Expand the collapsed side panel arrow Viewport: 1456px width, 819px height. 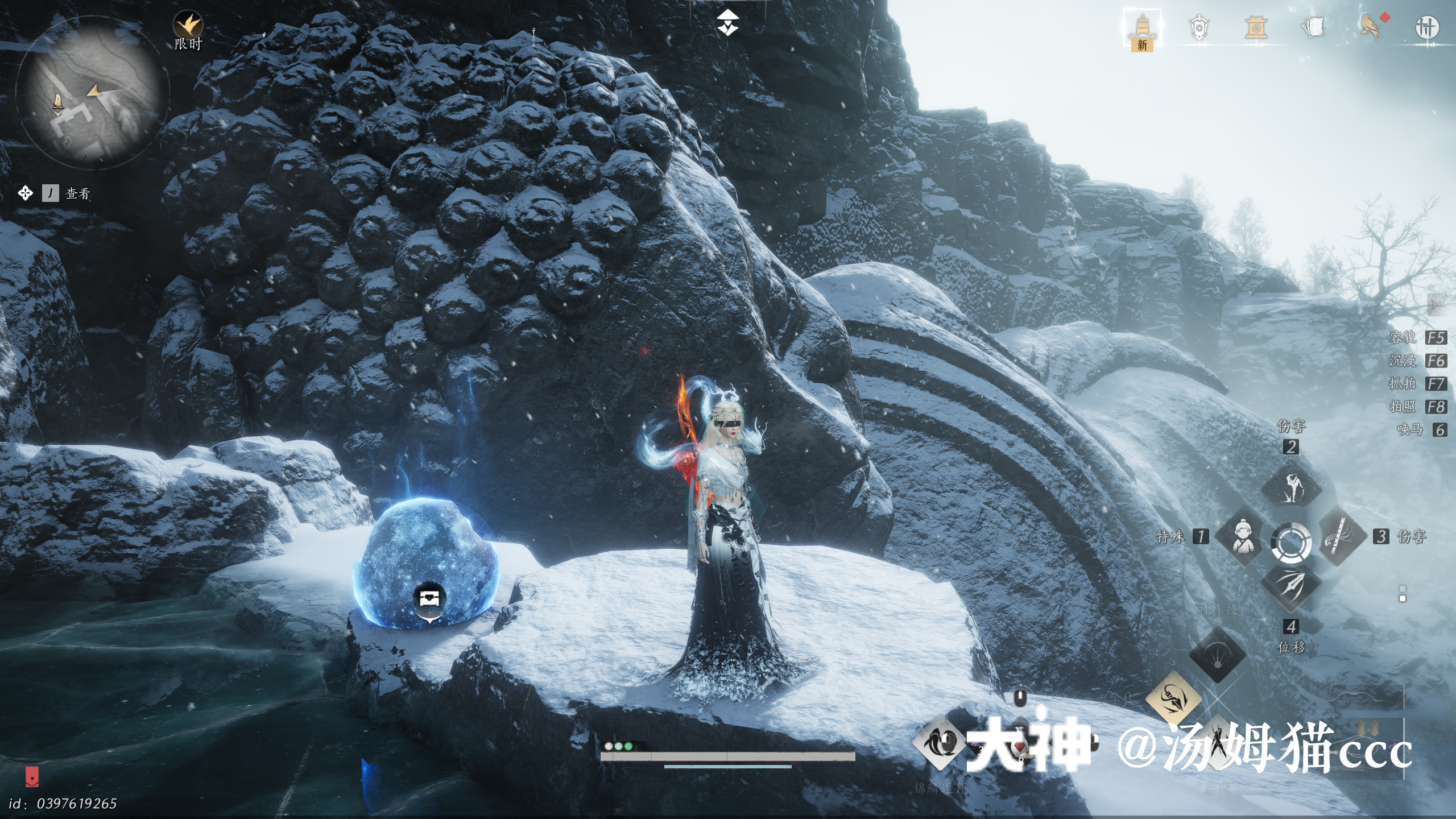click(x=1434, y=305)
